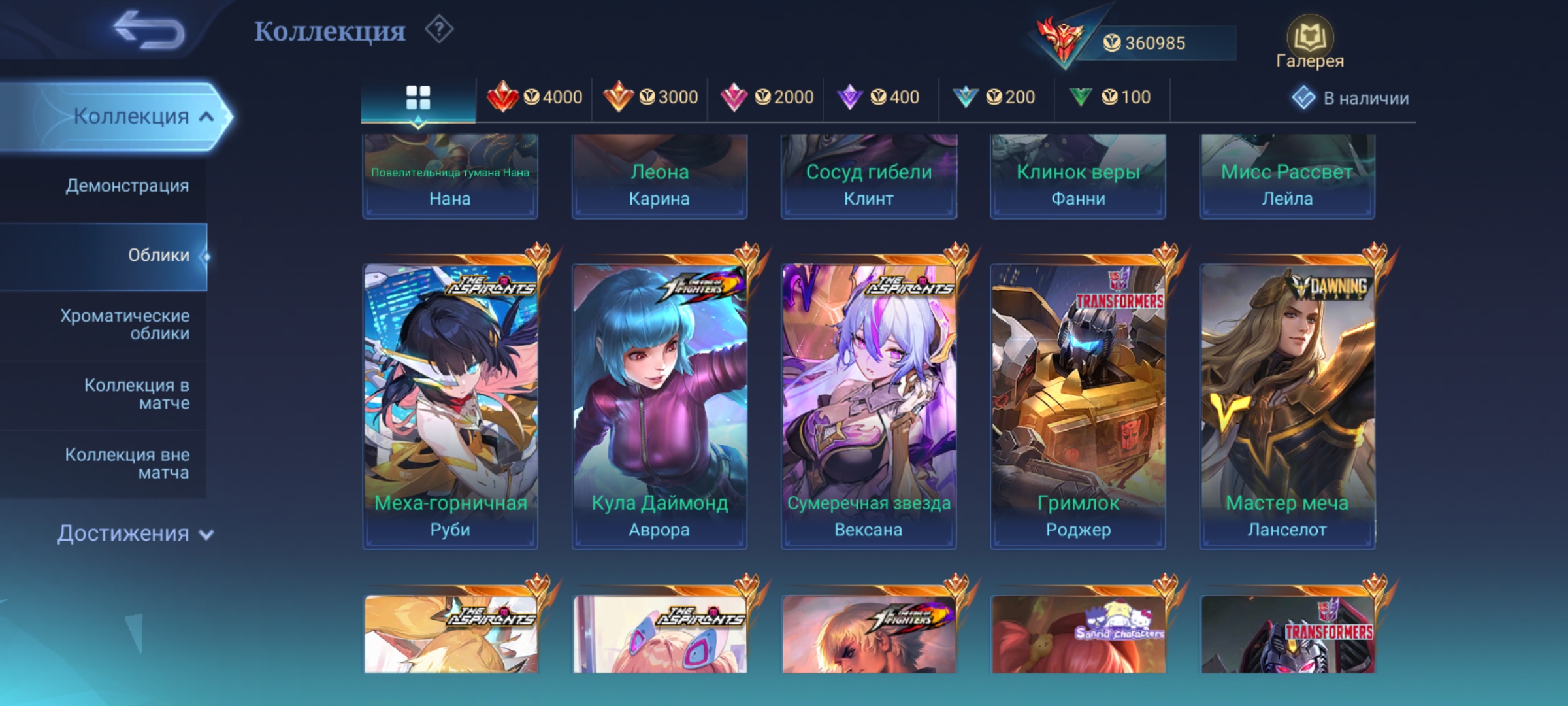
Task: Open the Гримлок Роджер skin card
Action: [x=1078, y=405]
